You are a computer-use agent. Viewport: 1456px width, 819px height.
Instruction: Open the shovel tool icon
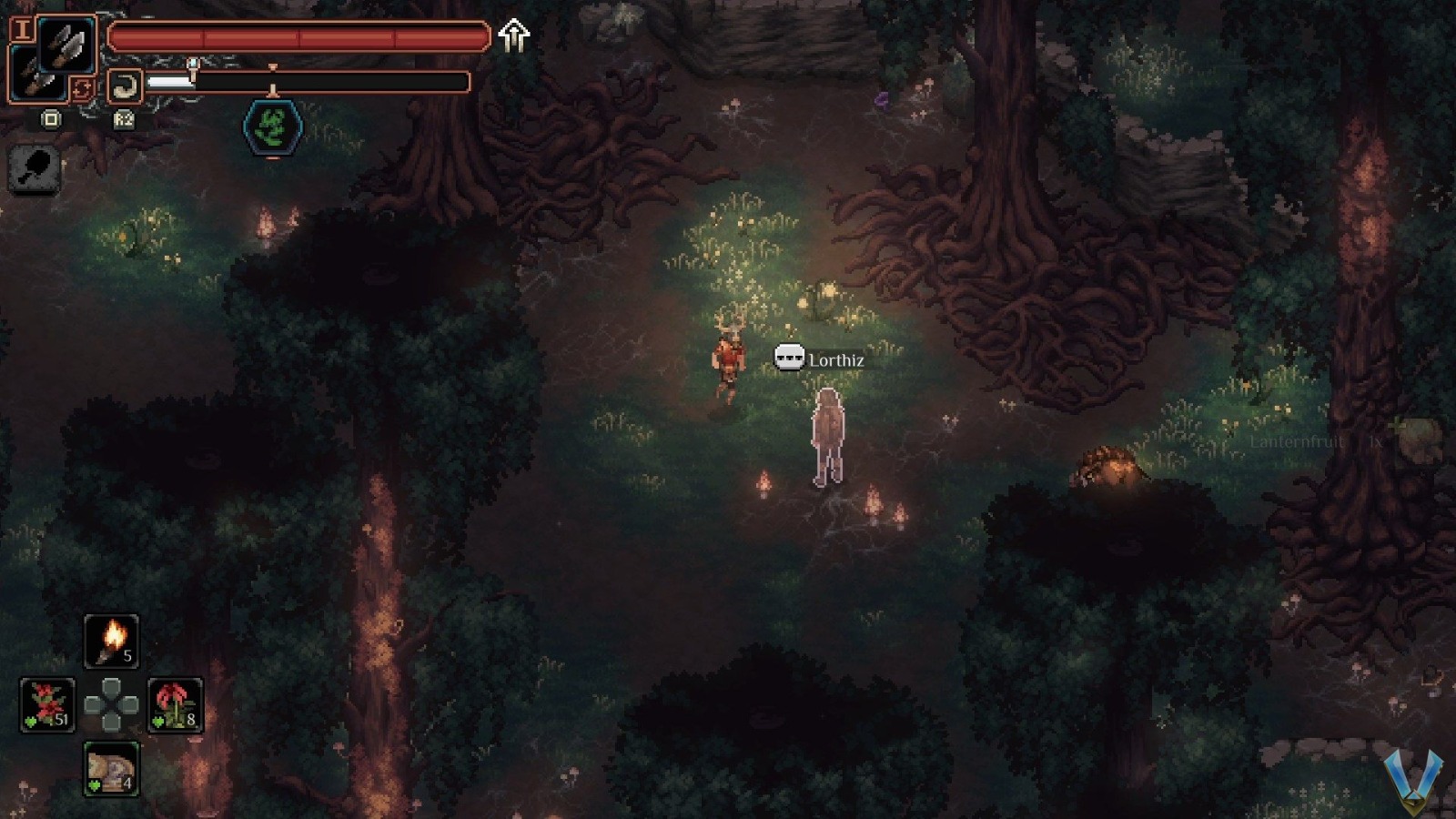(x=34, y=170)
